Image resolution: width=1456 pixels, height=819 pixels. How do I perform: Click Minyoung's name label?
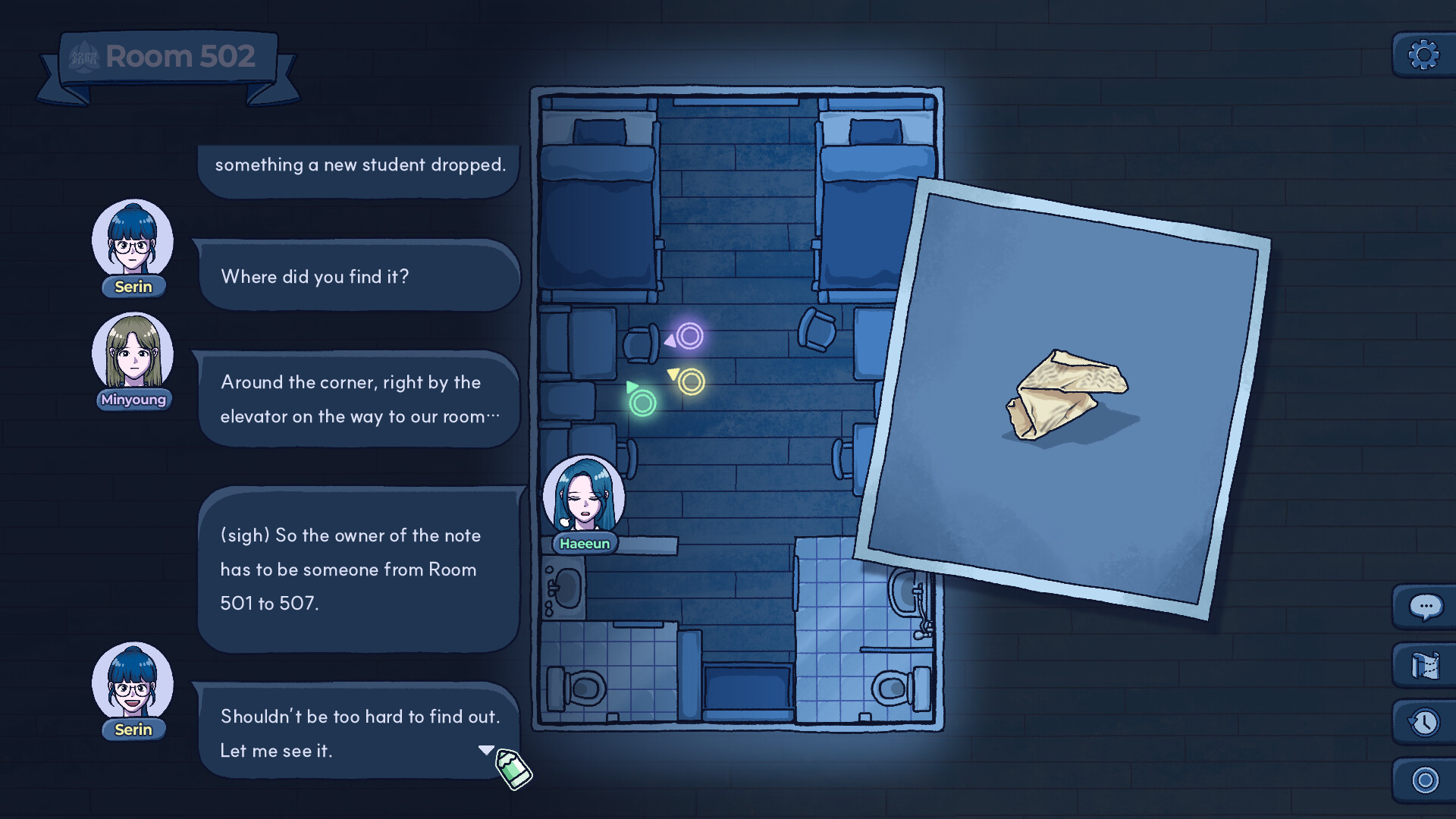point(133,400)
